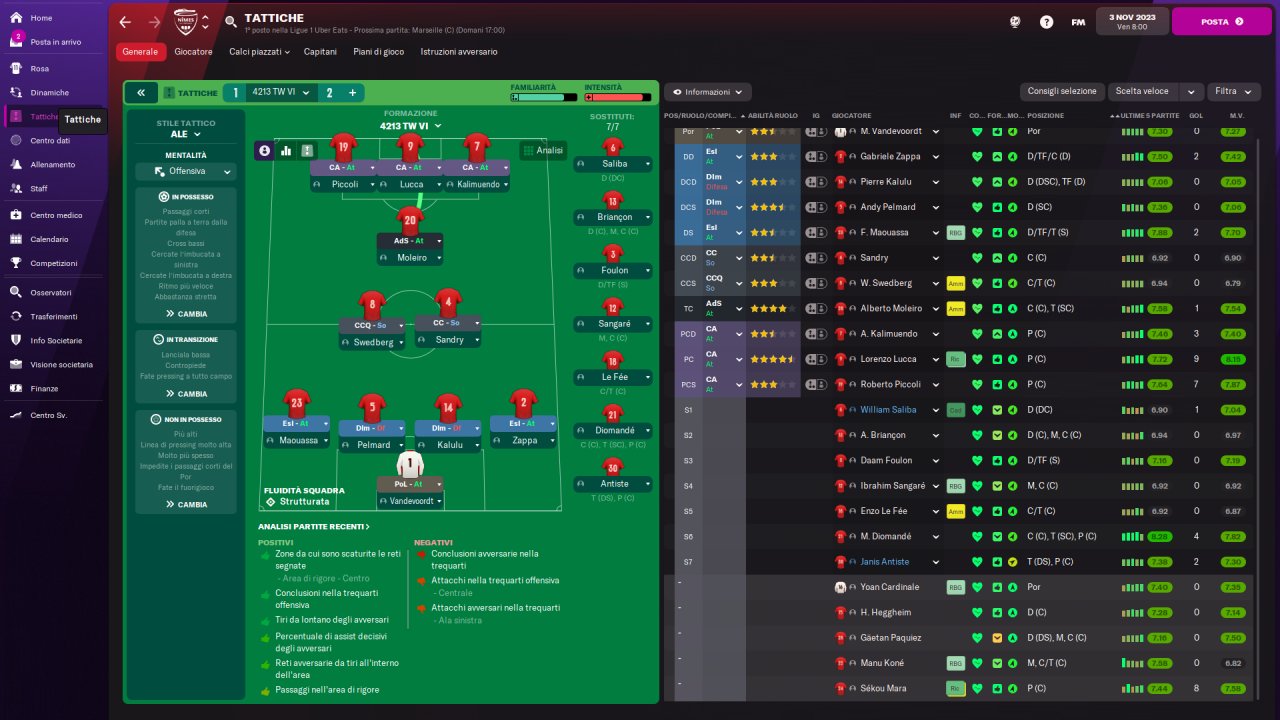The height and width of the screenshot is (720, 1280).
Task: Click the Analisi button on the pitch
Action: coord(543,150)
